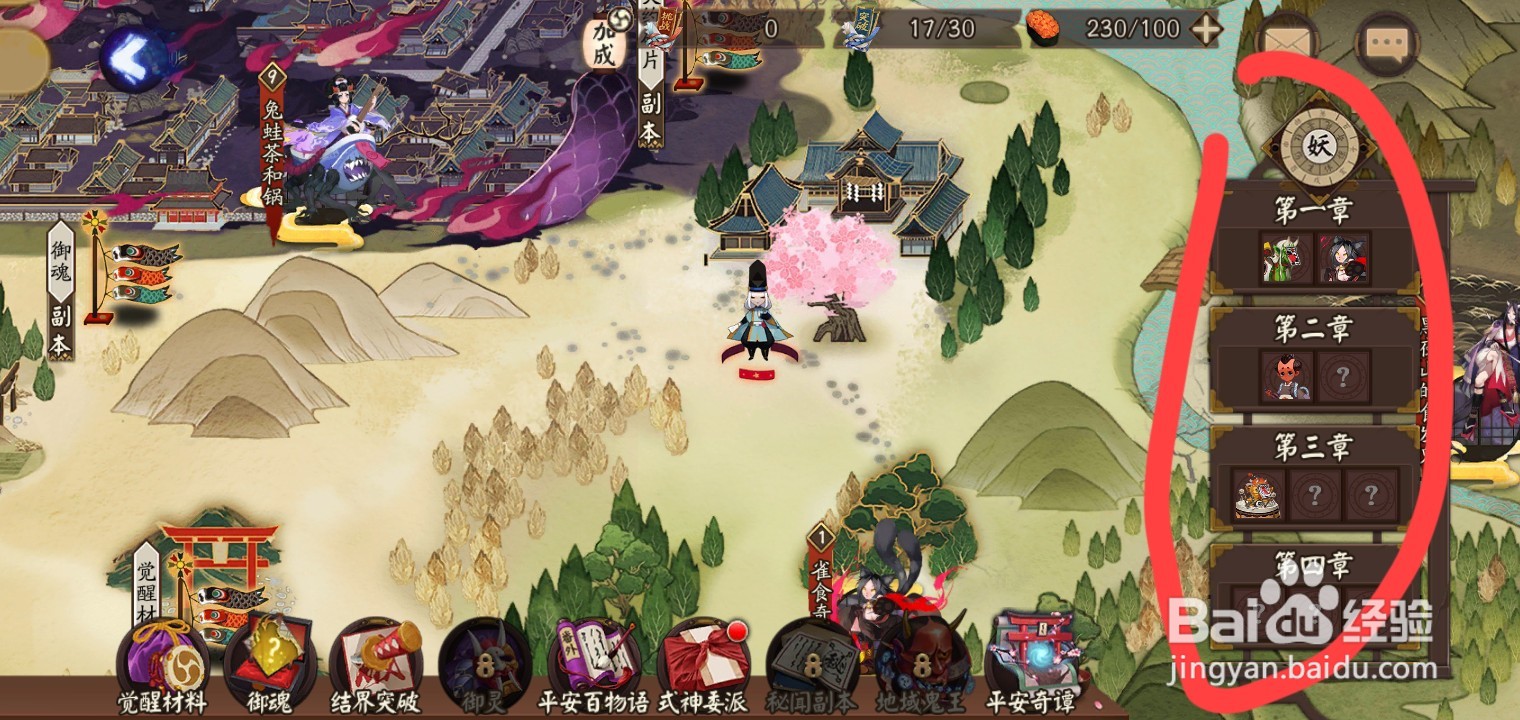
Task: Open the 加成 bonus lantern
Action: [603, 43]
